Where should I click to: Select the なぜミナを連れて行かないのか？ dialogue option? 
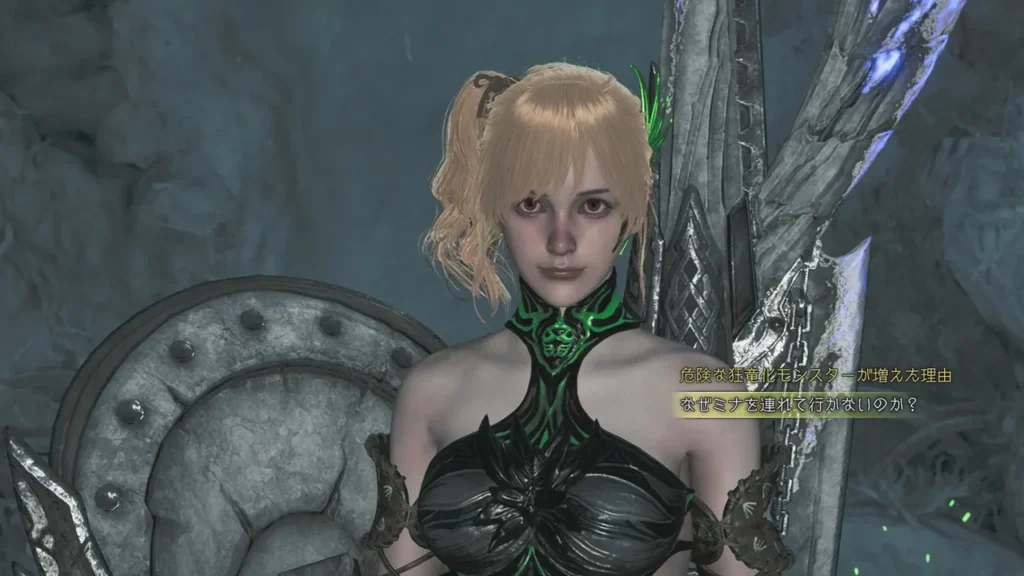click(798, 406)
